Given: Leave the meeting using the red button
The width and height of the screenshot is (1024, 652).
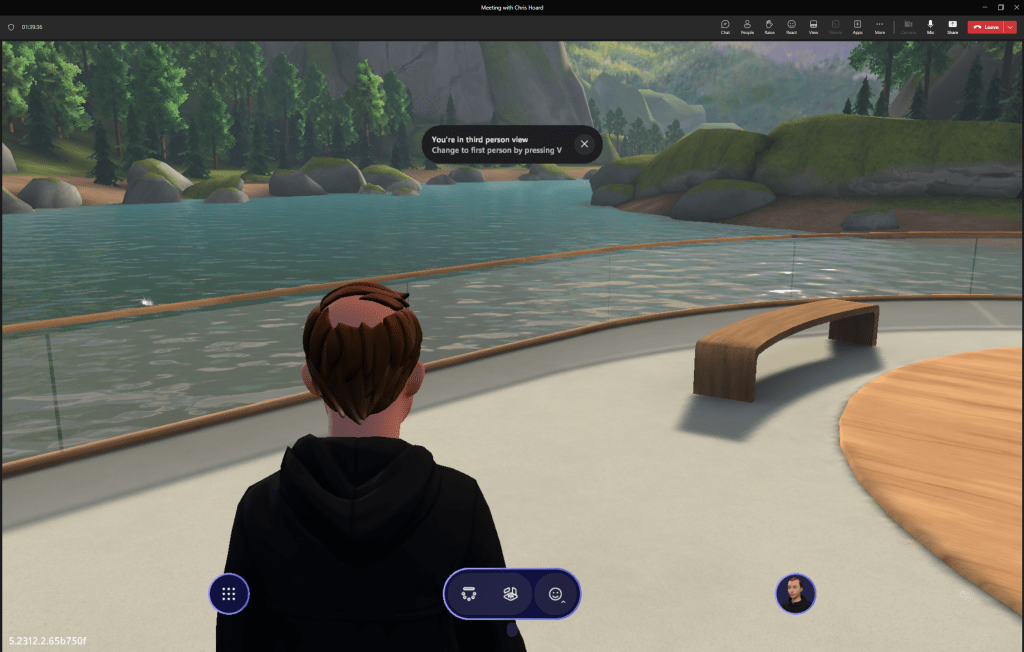Looking at the screenshot, I should coord(986,27).
